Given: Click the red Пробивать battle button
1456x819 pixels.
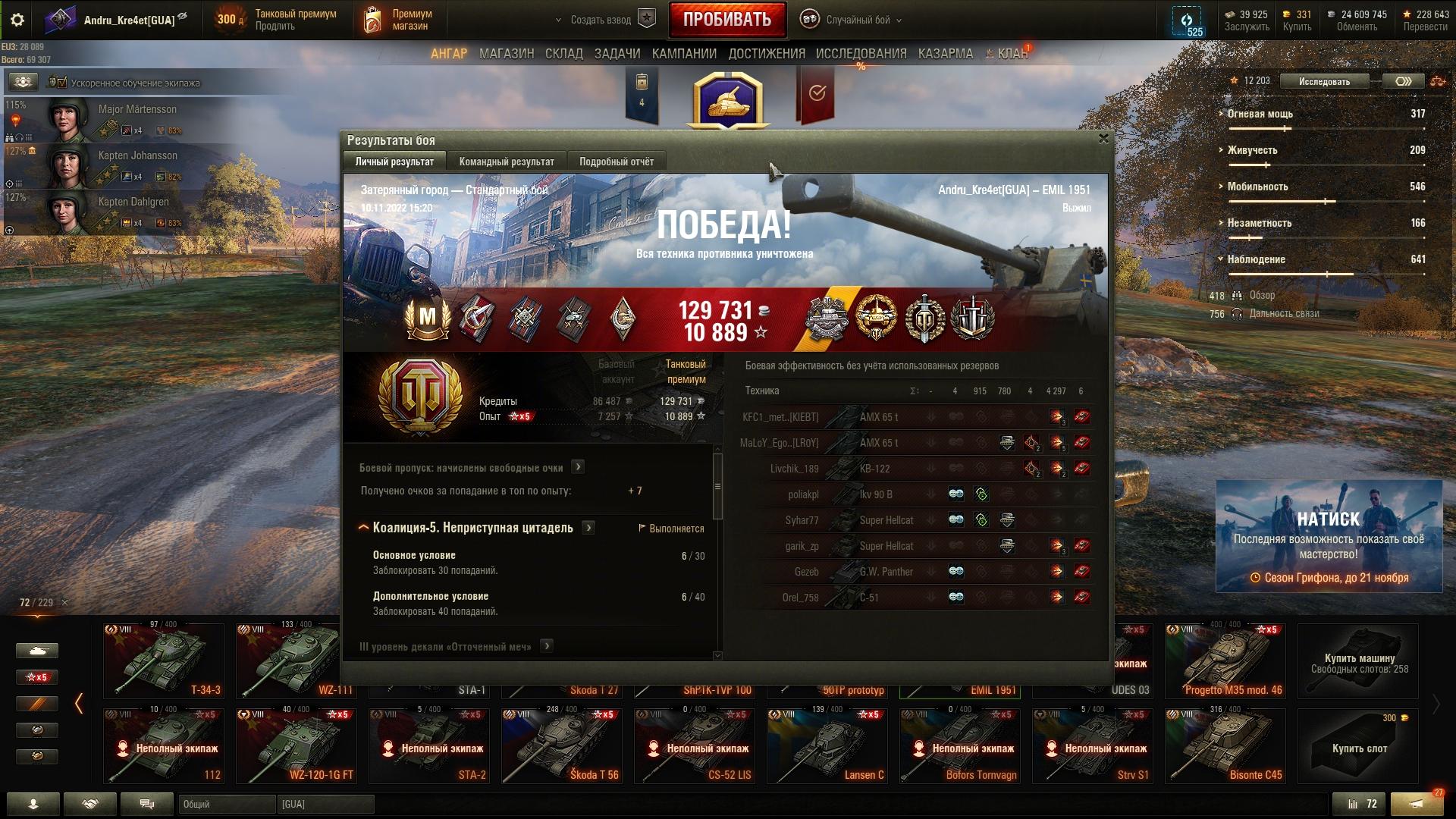Looking at the screenshot, I should [726, 20].
